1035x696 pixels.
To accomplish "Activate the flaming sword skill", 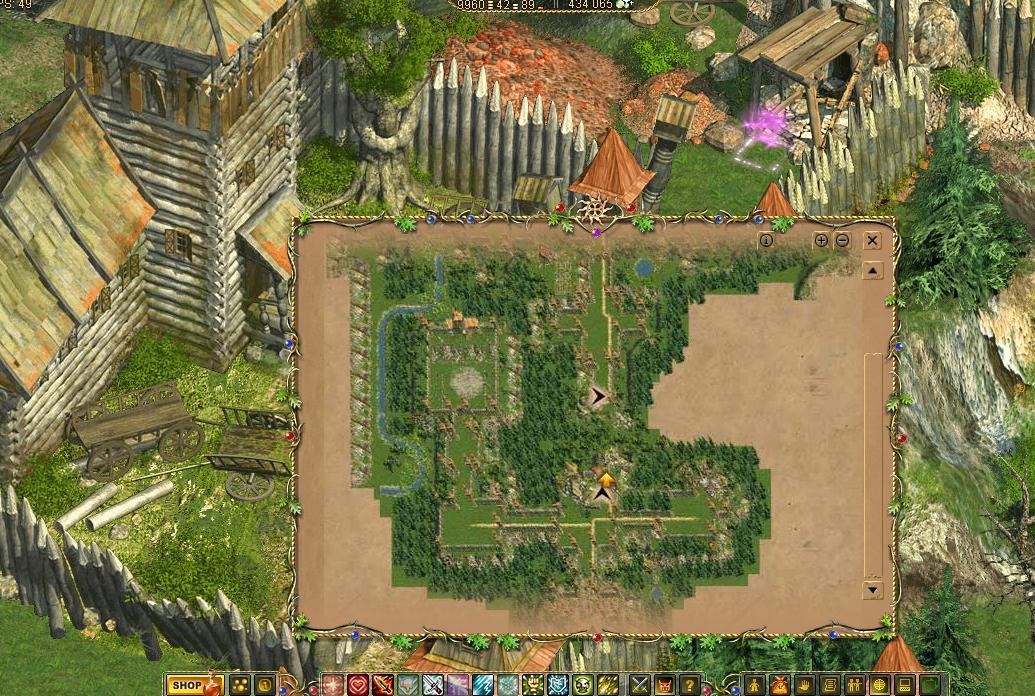I will point(383,685).
